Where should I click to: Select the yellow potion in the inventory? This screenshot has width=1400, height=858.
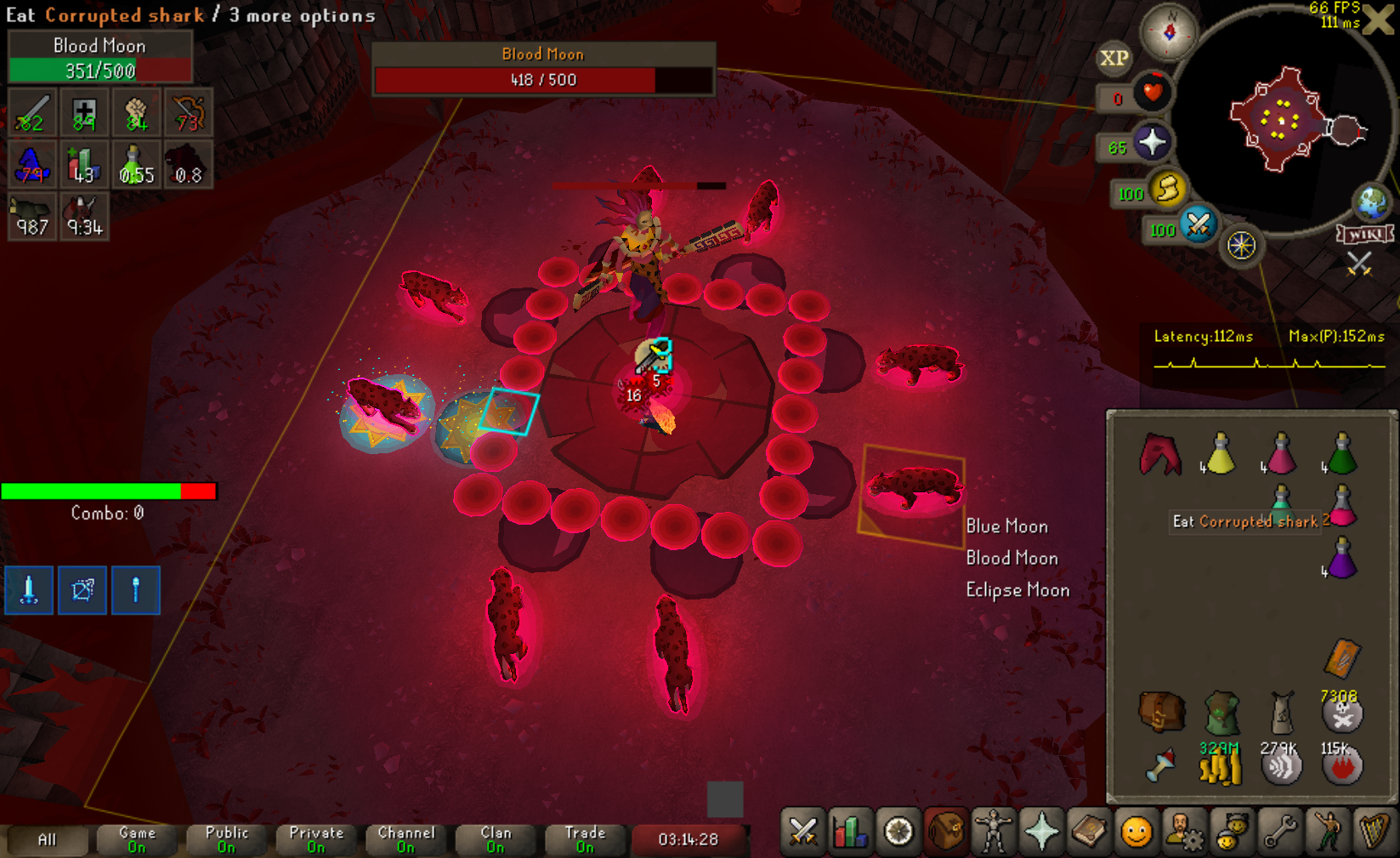click(x=1220, y=454)
